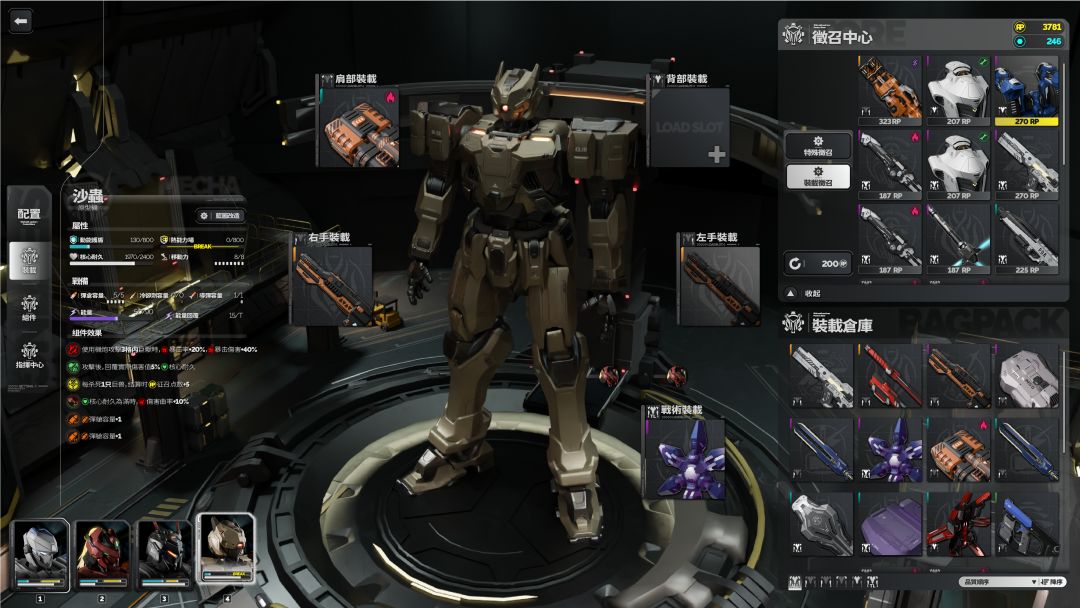Select the shoulder equipment slot (肩部裝載)
The image size is (1080, 608).
tap(360, 126)
